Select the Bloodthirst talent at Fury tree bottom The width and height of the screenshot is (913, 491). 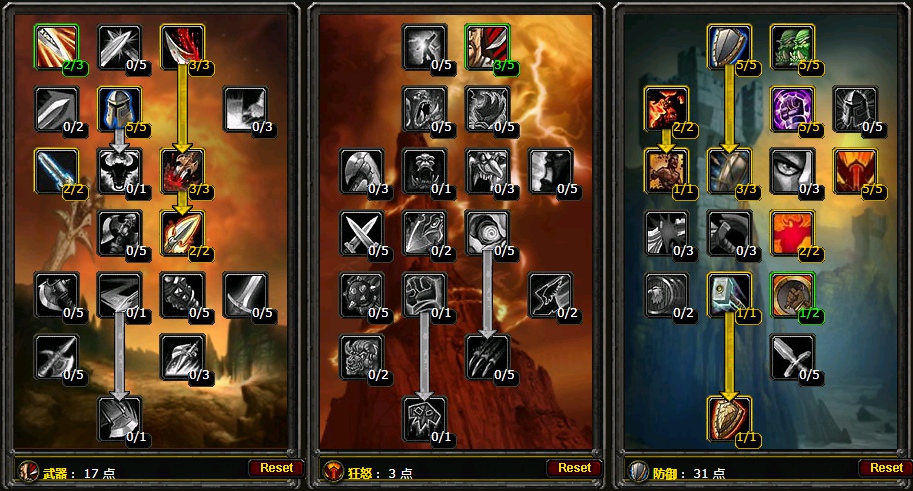pos(424,418)
